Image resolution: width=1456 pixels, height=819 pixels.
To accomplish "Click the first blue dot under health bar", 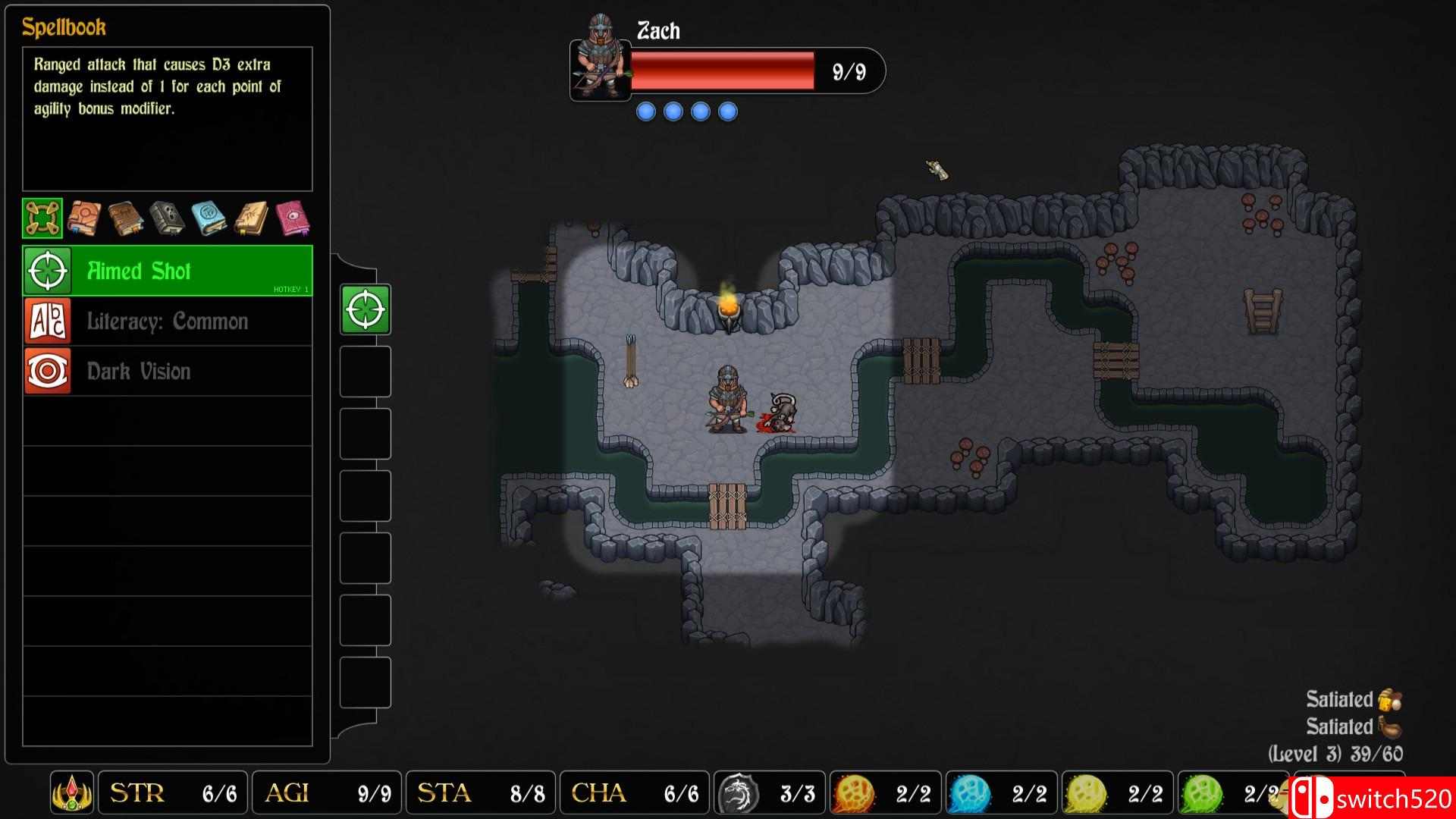I will (x=646, y=109).
